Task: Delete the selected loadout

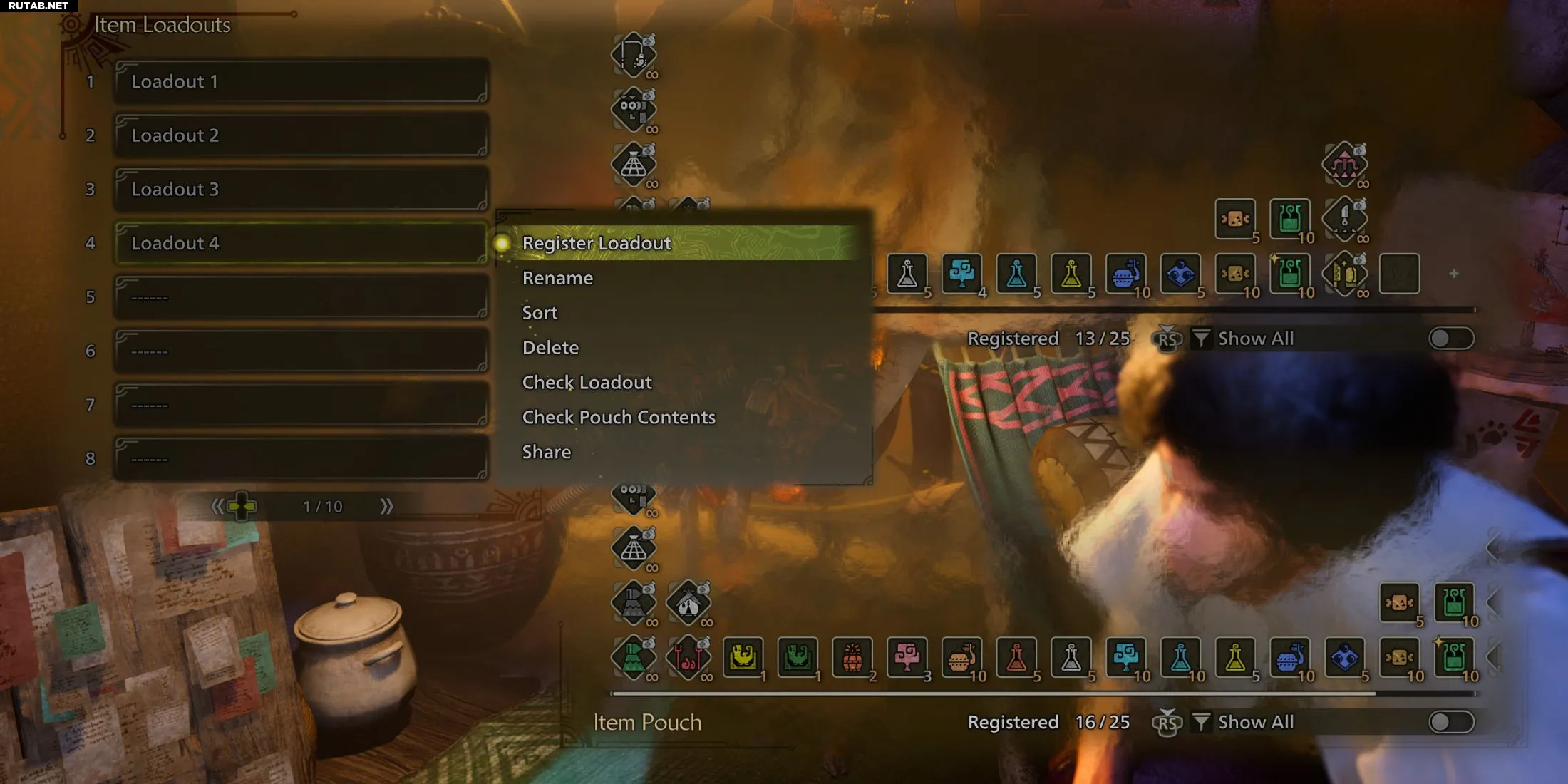Action: [x=550, y=348]
